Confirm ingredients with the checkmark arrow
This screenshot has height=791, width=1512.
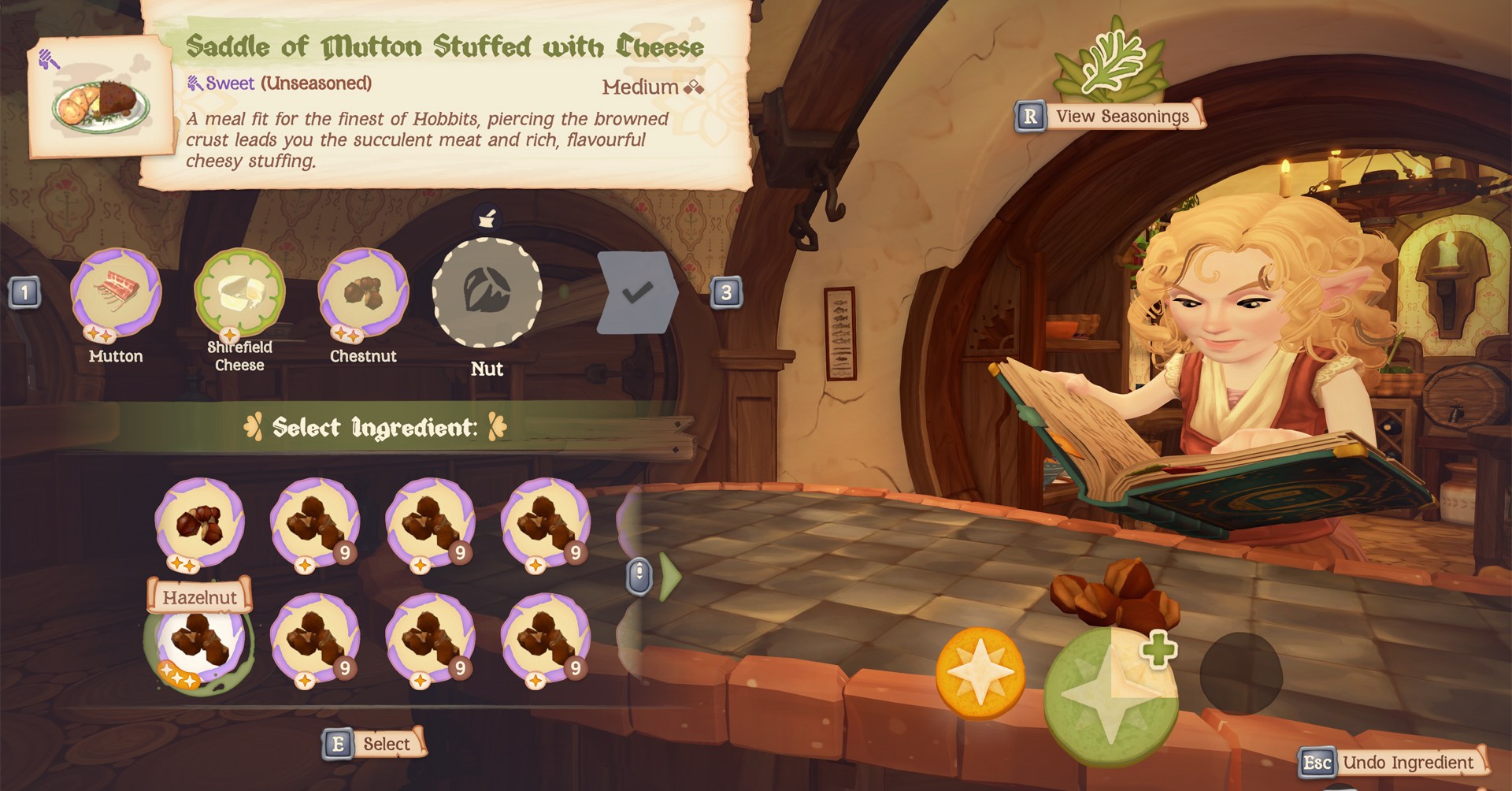(x=637, y=293)
